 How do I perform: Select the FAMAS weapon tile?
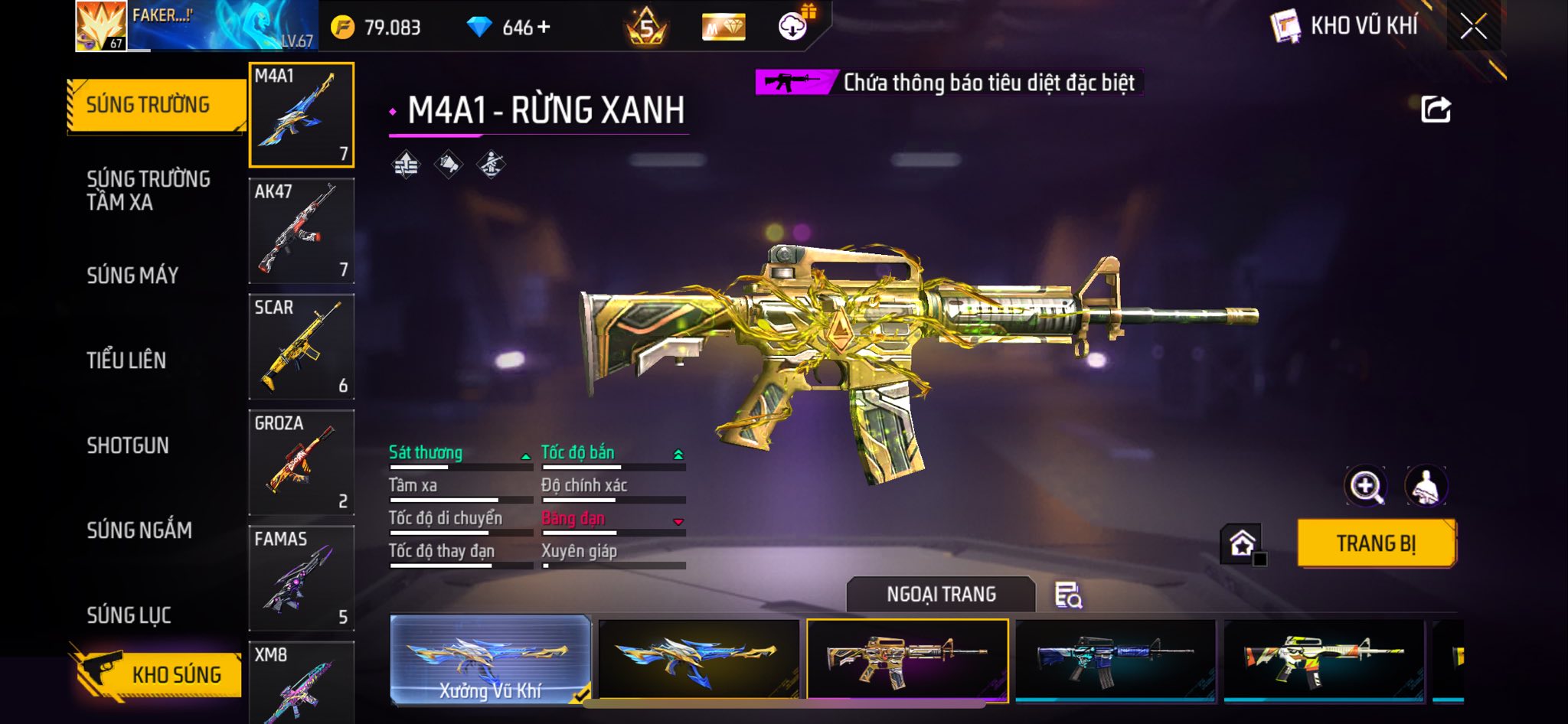coord(302,578)
